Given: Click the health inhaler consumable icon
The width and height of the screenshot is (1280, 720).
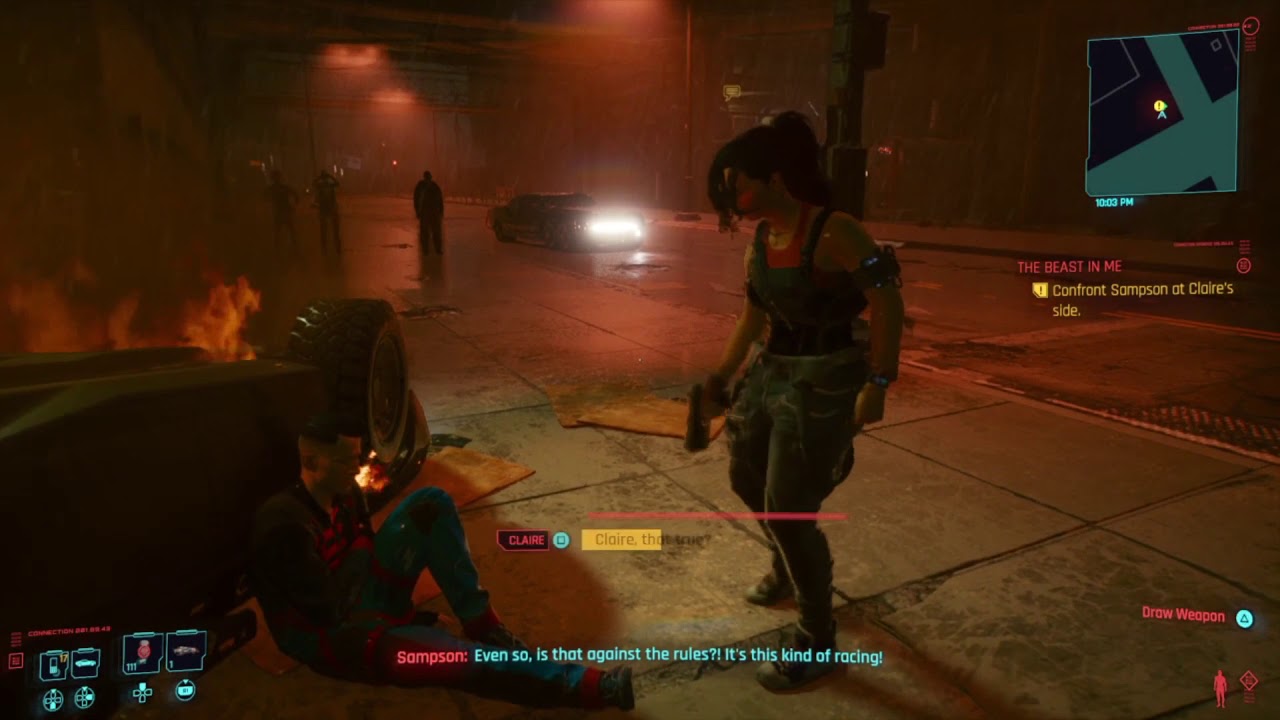Looking at the screenshot, I should click(x=143, y=651).
